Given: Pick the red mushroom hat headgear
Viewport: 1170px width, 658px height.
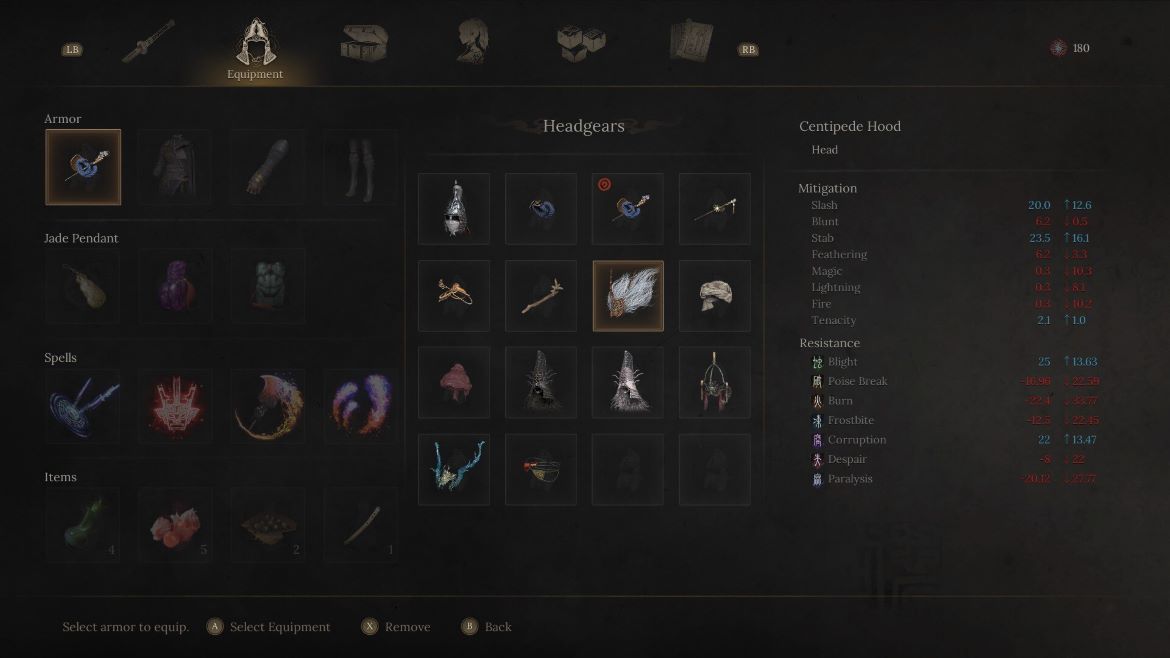Looking at the screenshot, I should (x=454, y=383).
